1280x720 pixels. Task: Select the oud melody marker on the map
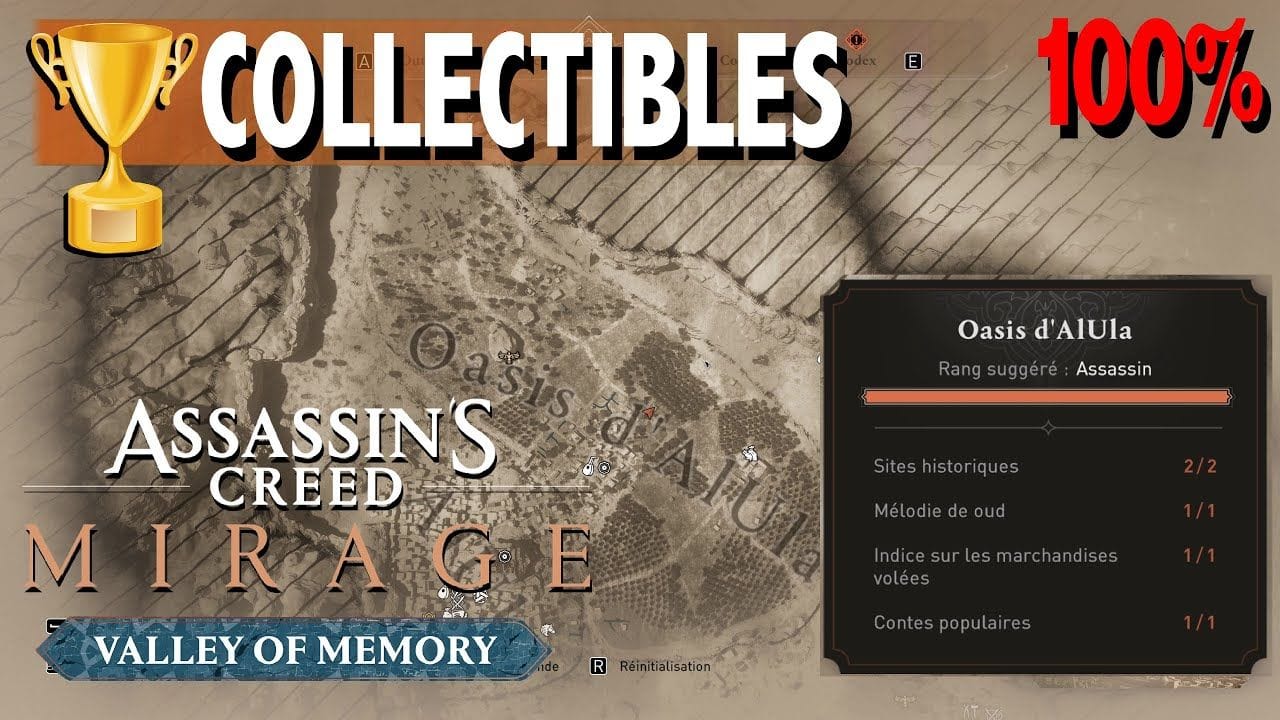pos(591,465)
